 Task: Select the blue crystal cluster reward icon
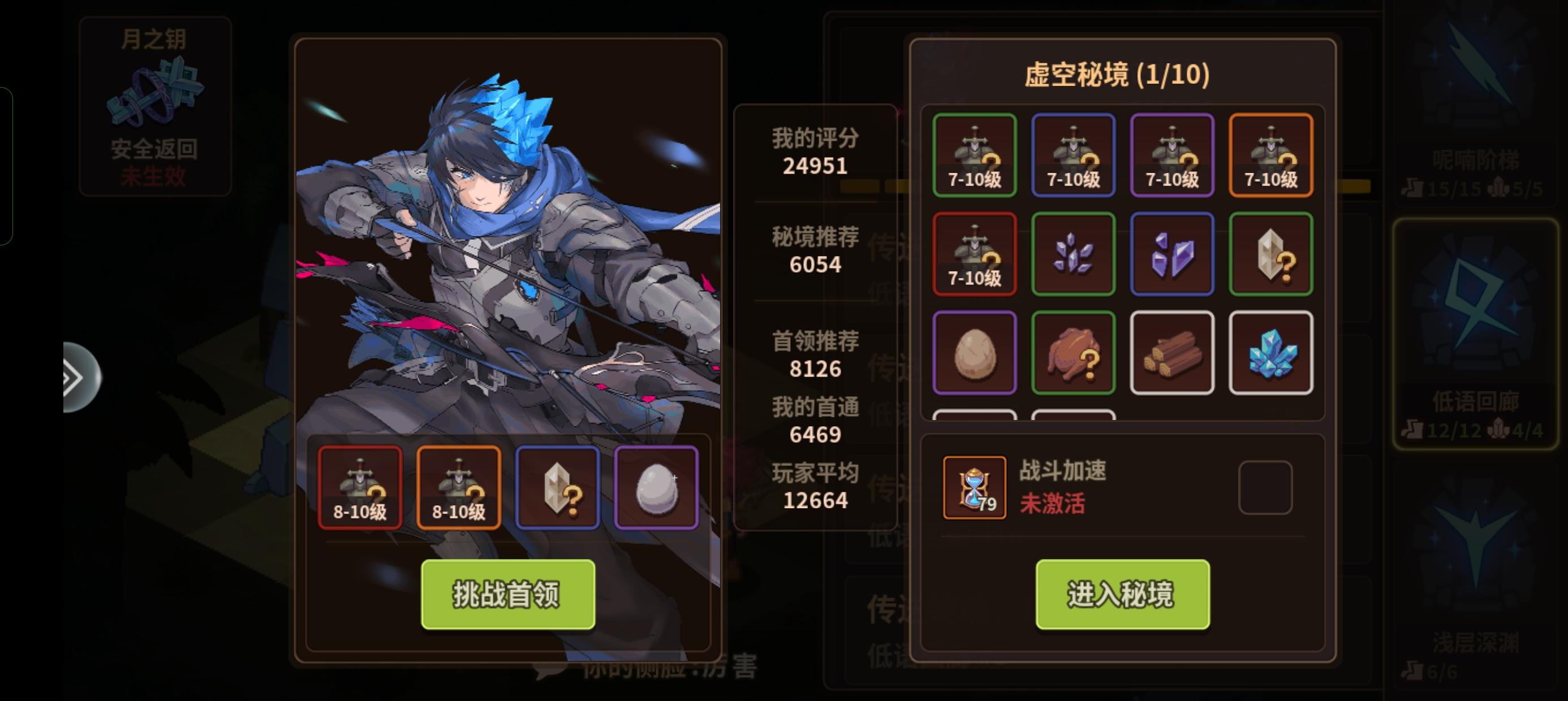tap(1270, 353)
